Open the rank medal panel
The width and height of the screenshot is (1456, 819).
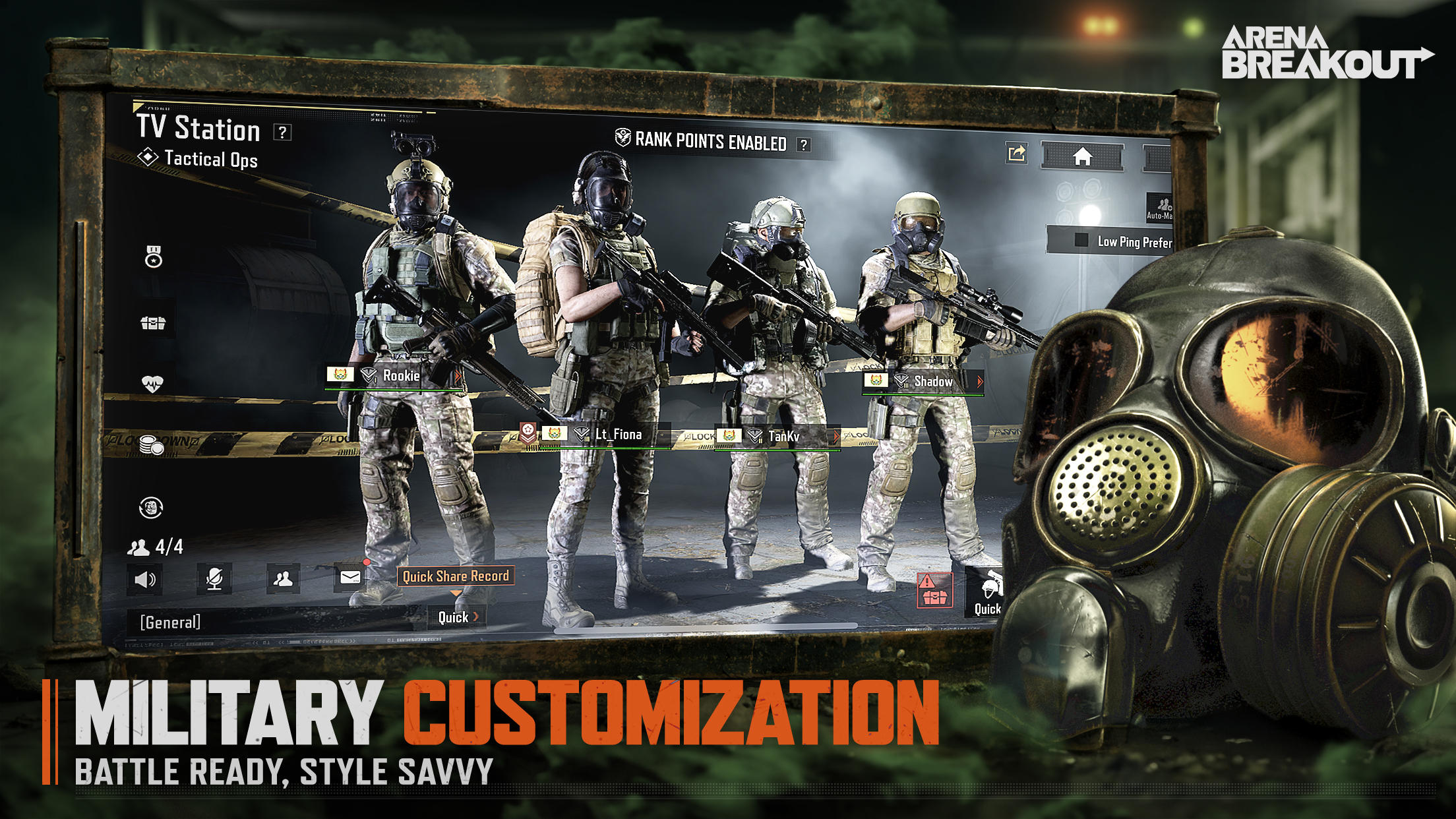point(154,257)
